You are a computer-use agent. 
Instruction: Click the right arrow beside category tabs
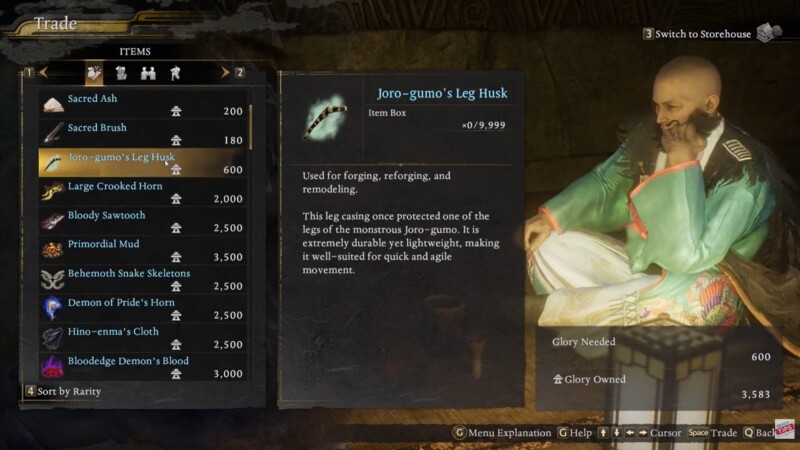click(225, 72)
